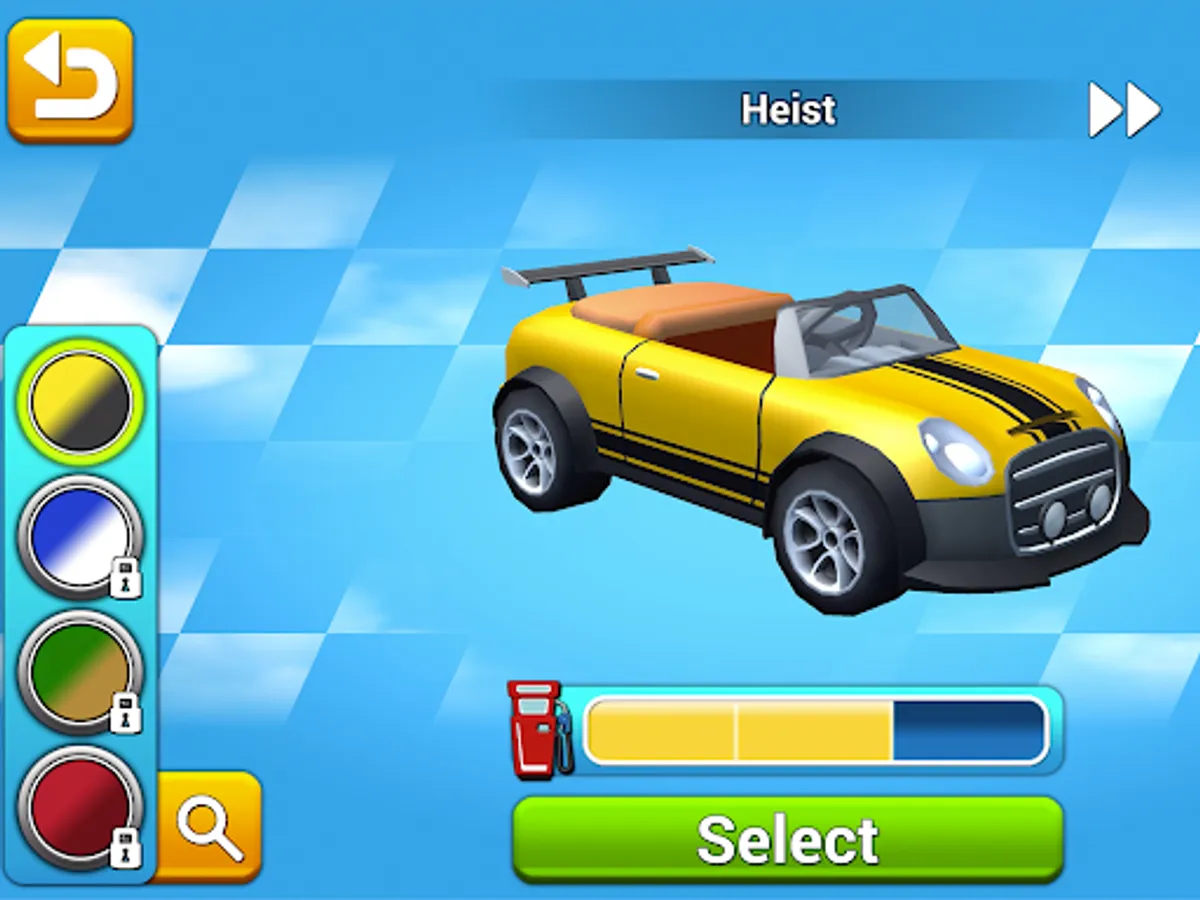
Task: Choose the yellow and black paint swatch
Action: [80, 401]
